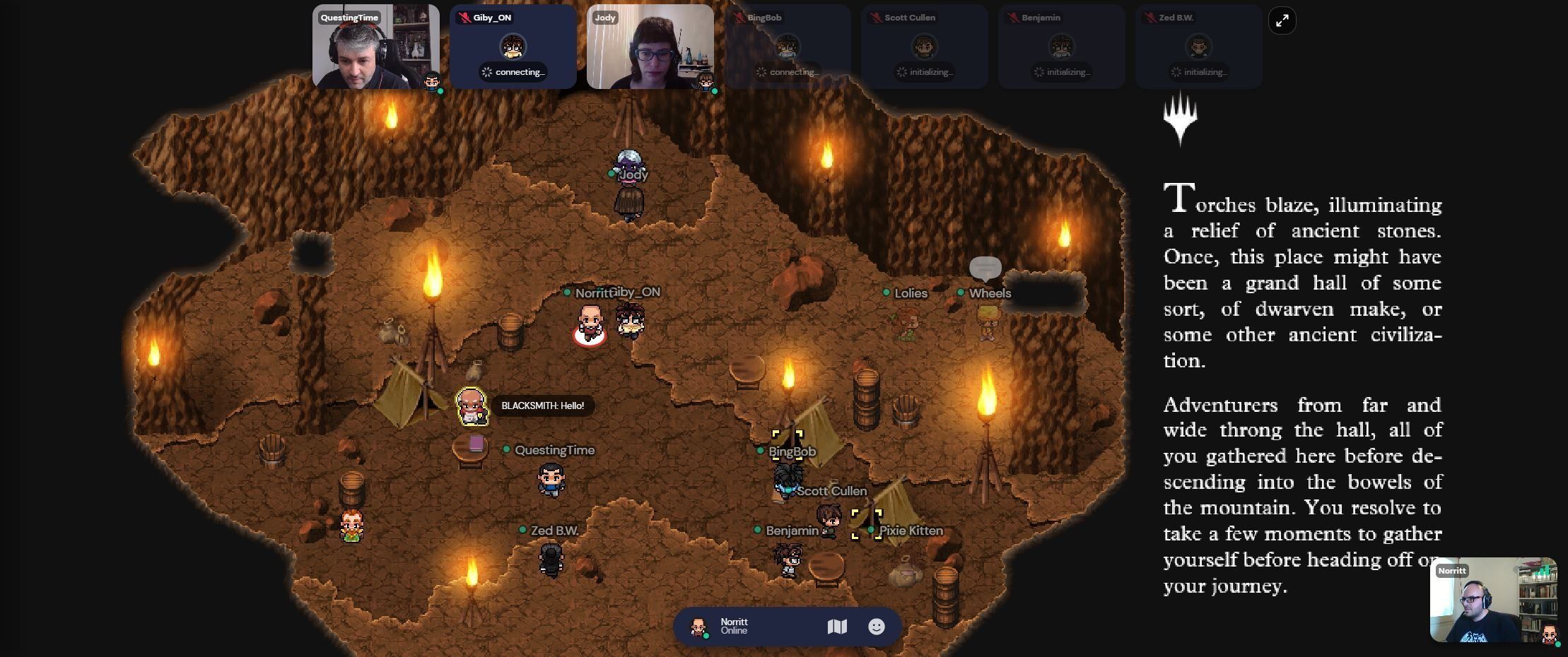This screenshot has width=1568, height=657.
Task: Select Benjamin's initializing video tile
Action: [x=1061, y=47]
